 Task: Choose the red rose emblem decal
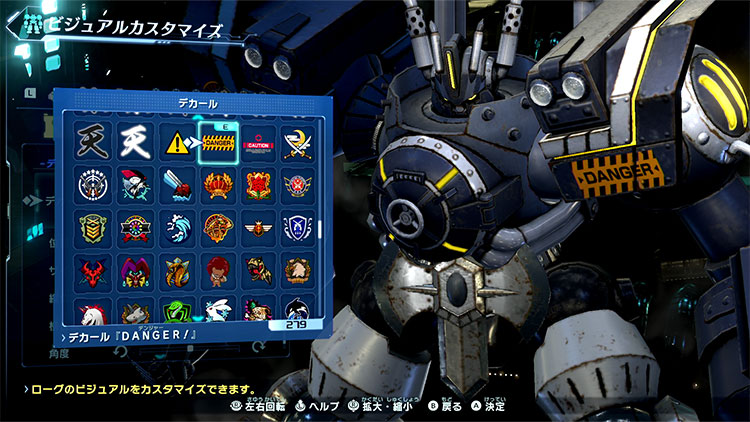click(x=257, y=186)
